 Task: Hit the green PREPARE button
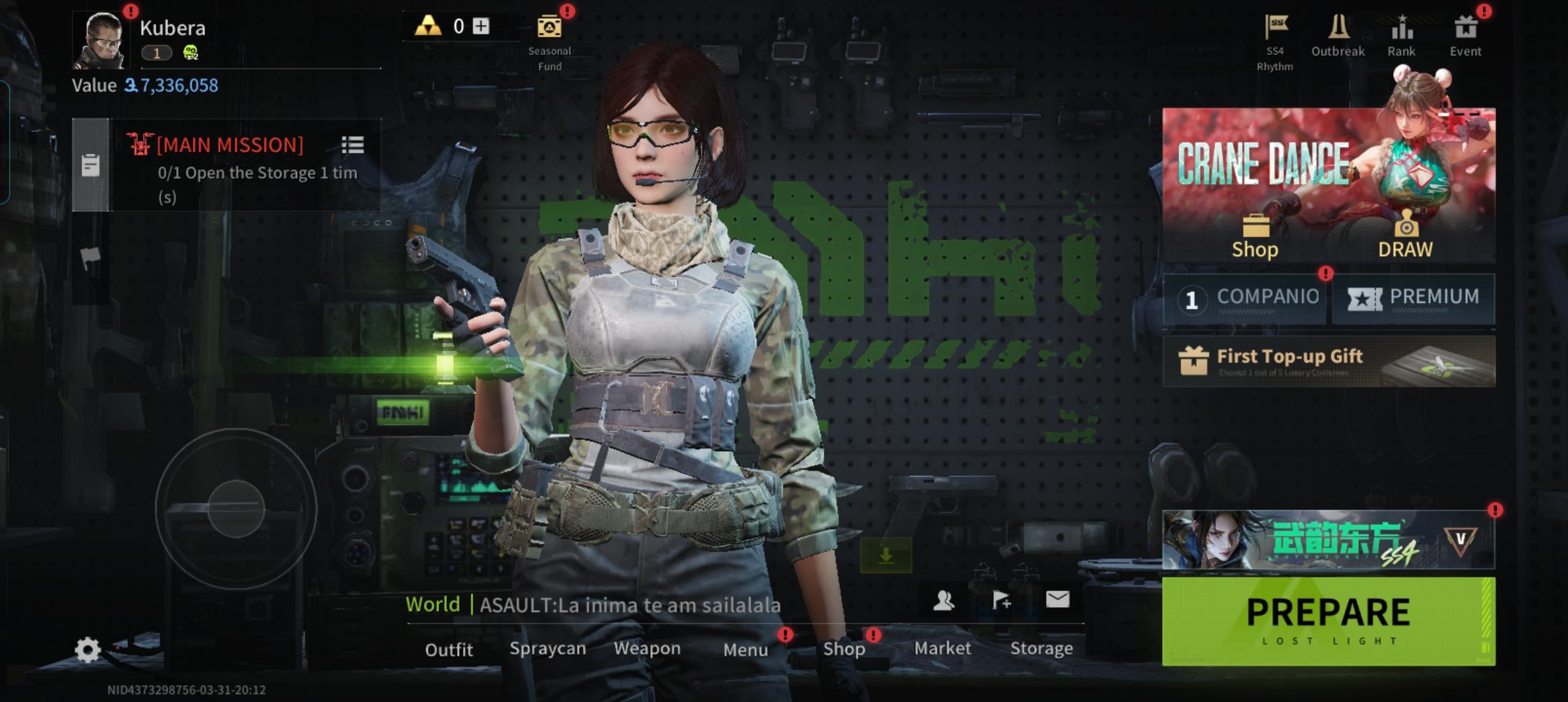click(1328, 620)
